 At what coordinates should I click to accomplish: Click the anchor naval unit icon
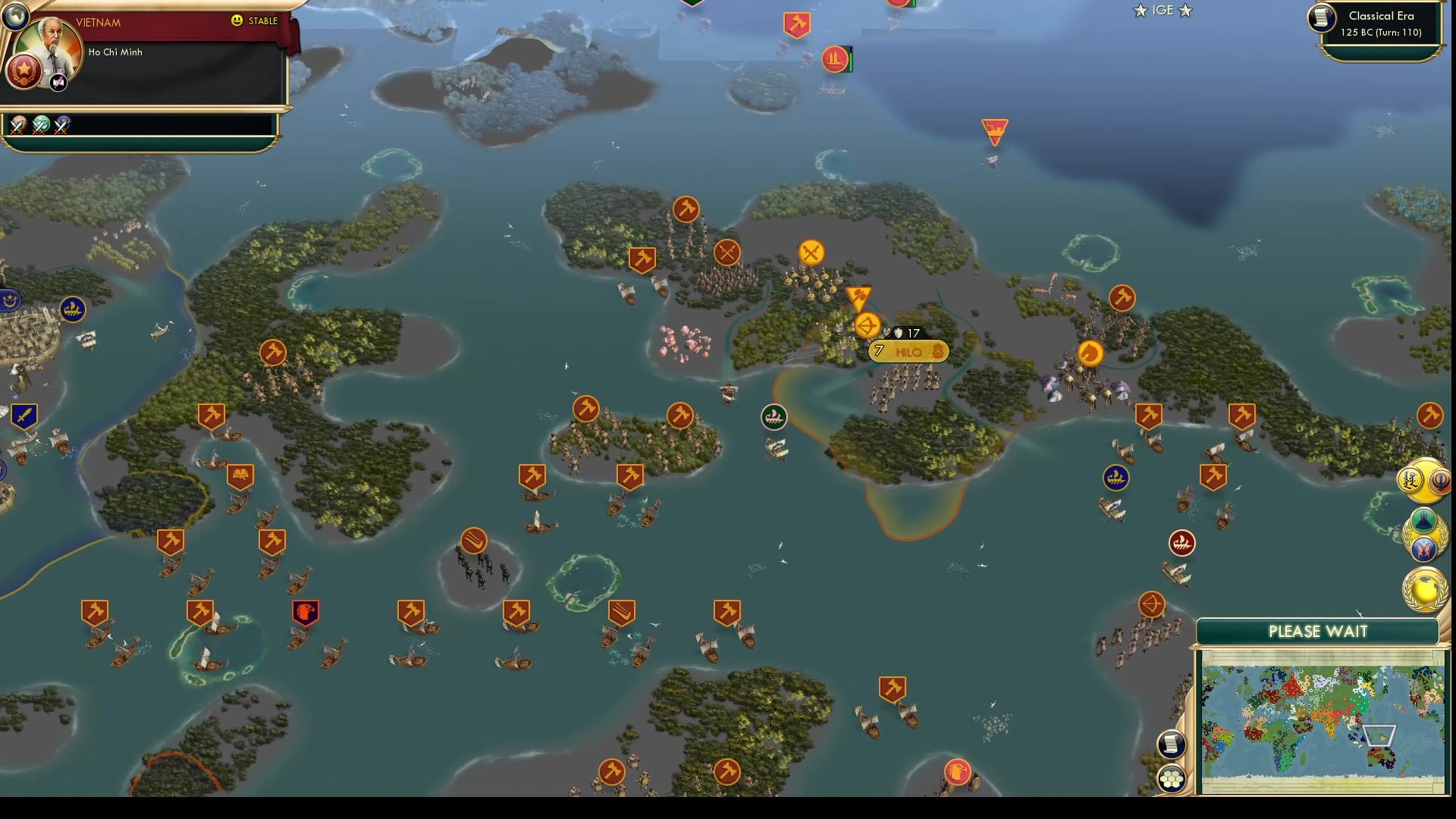tap(1181, 543)
